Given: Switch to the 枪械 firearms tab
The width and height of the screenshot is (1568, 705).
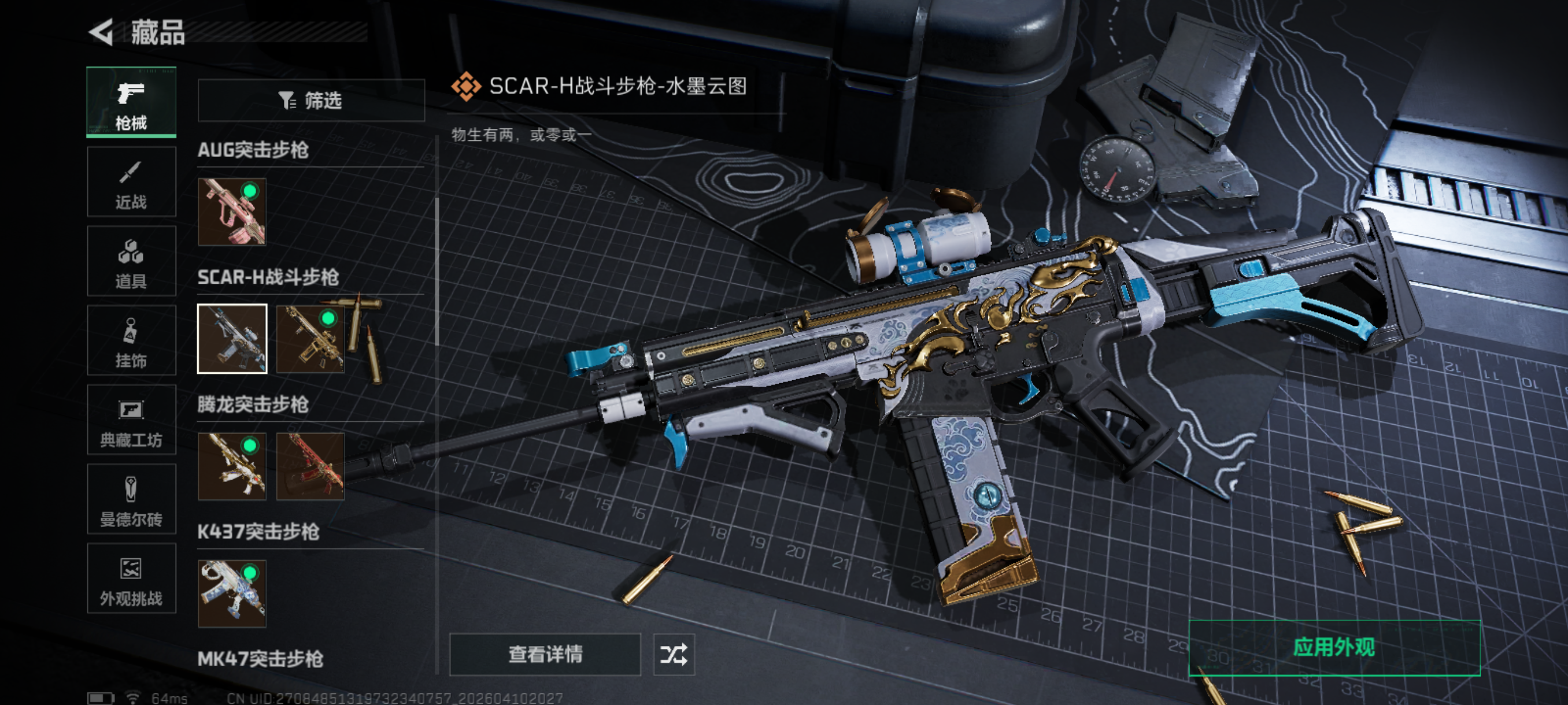Looking at the screenshot, I should click(131, 102).
